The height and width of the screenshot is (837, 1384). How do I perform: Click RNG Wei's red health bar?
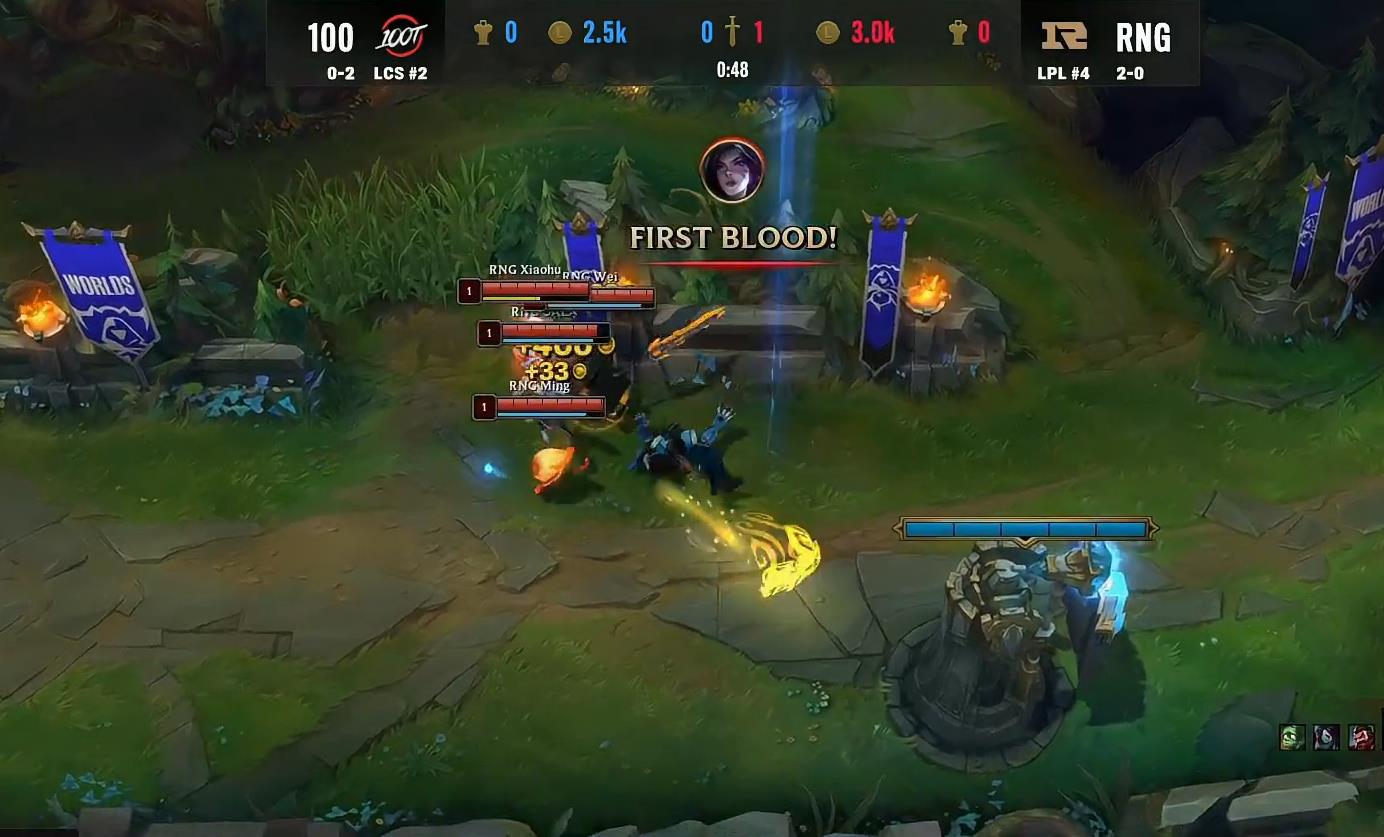[622, 294]
